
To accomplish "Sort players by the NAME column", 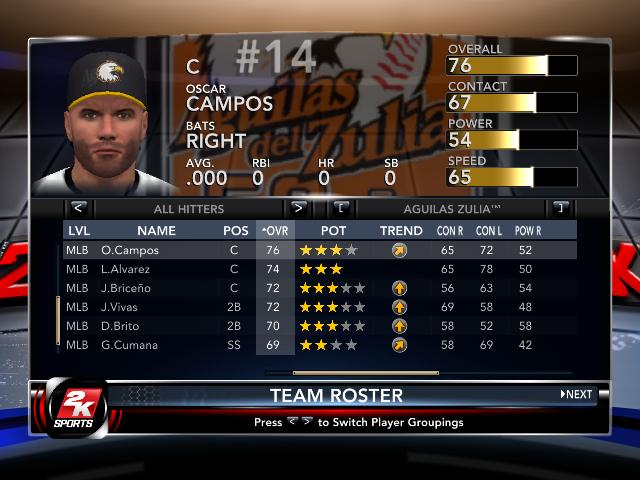I will tap(156, 230).
